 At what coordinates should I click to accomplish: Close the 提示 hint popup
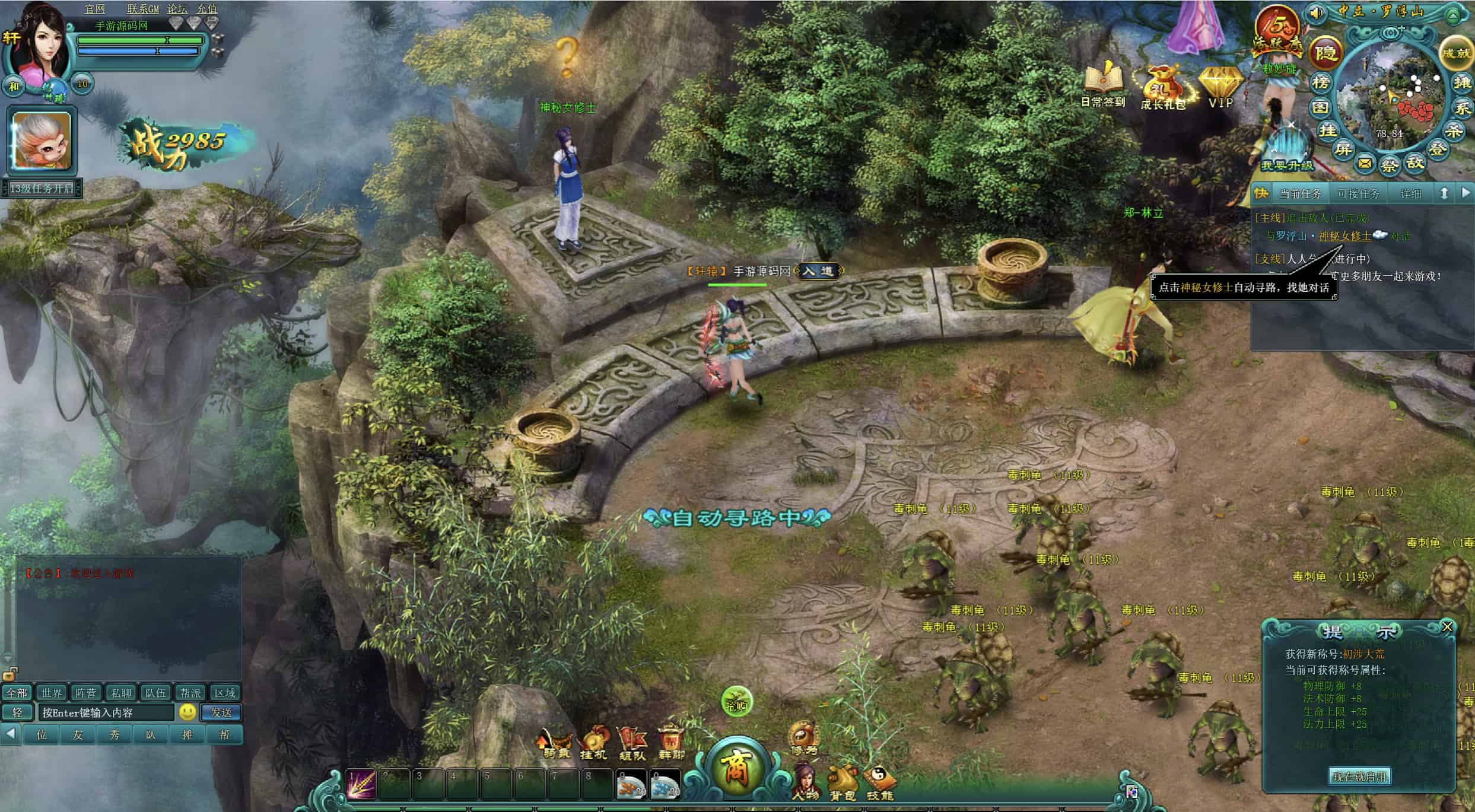[1447, 627]
